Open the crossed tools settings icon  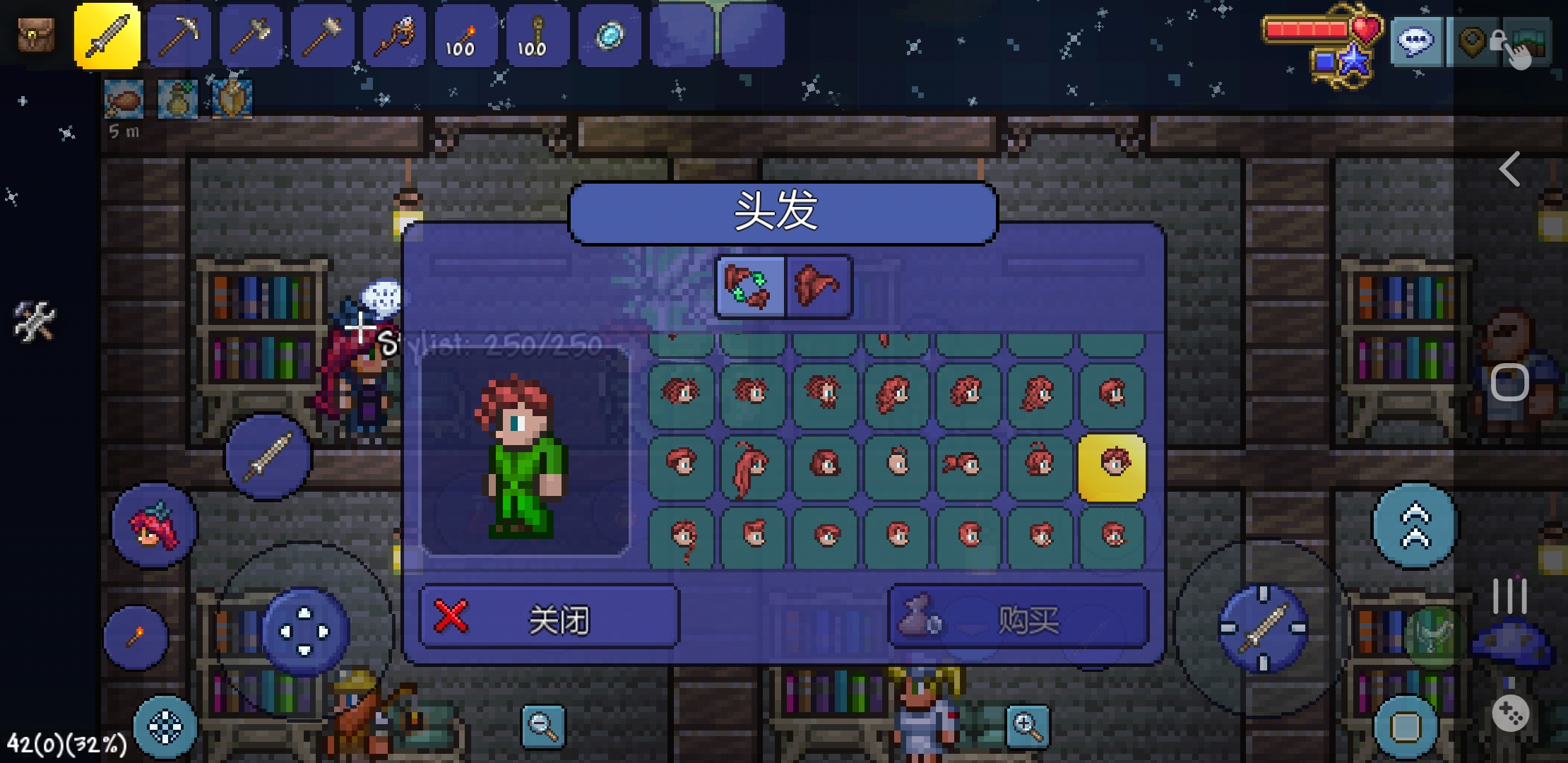pyautogui.click(x=33, y=321)
